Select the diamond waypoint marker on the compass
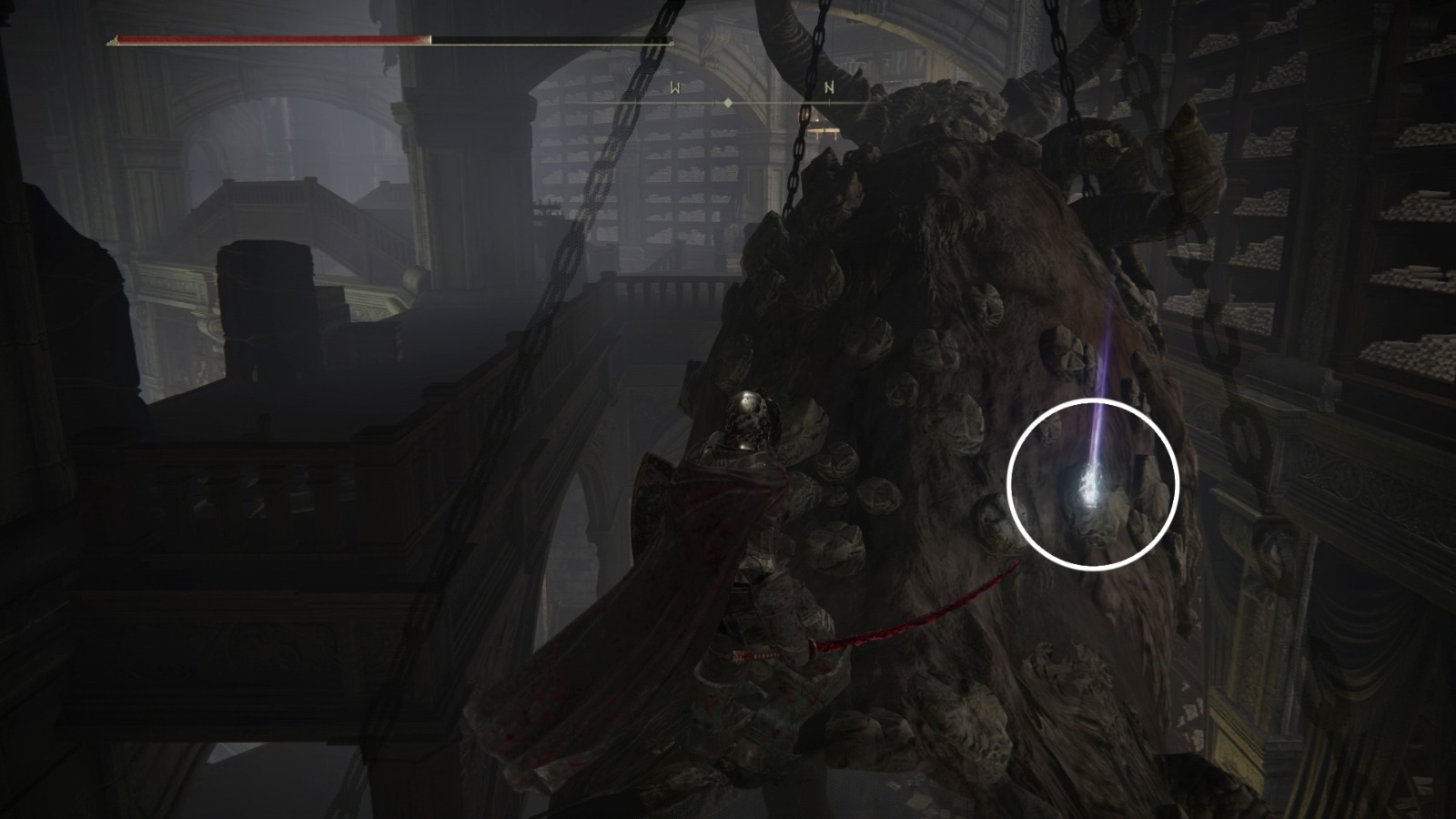1456x819 pixels. click(728, 103)
